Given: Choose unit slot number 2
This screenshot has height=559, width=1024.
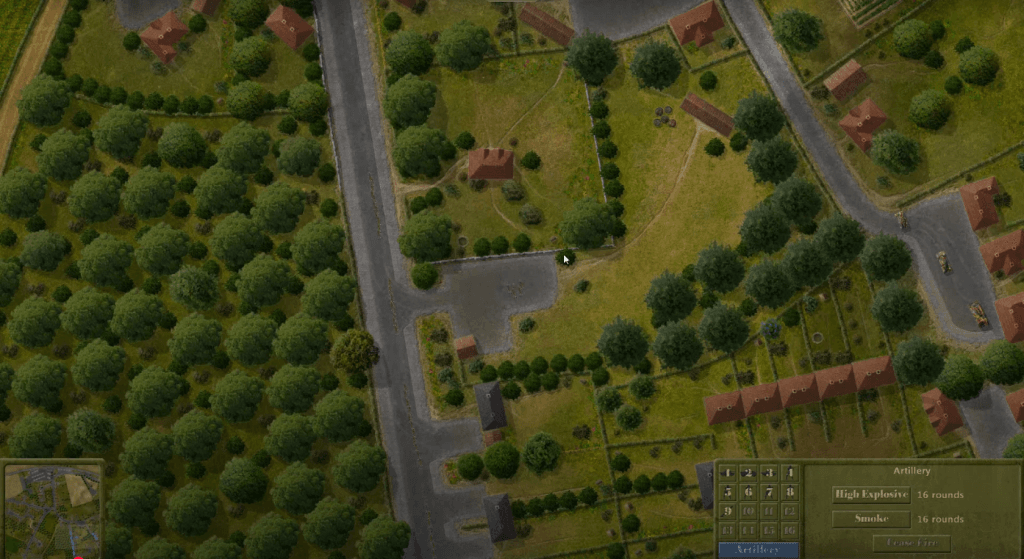Looking at the screenshot, I should pos(749,473).
